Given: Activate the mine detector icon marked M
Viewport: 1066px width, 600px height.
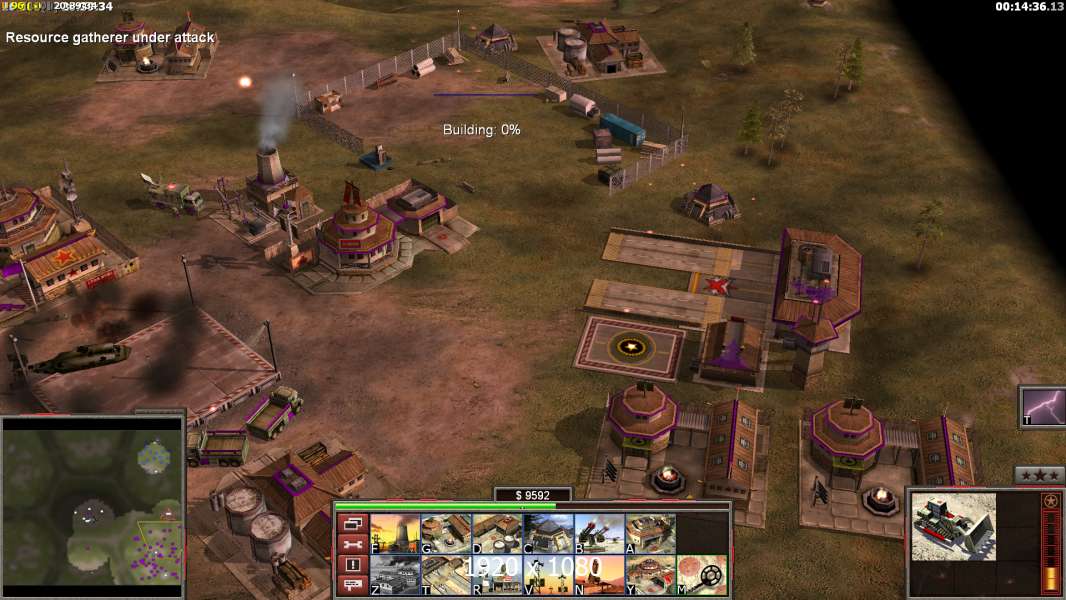Looking at the screenshot, I should [x=701, y=575].
